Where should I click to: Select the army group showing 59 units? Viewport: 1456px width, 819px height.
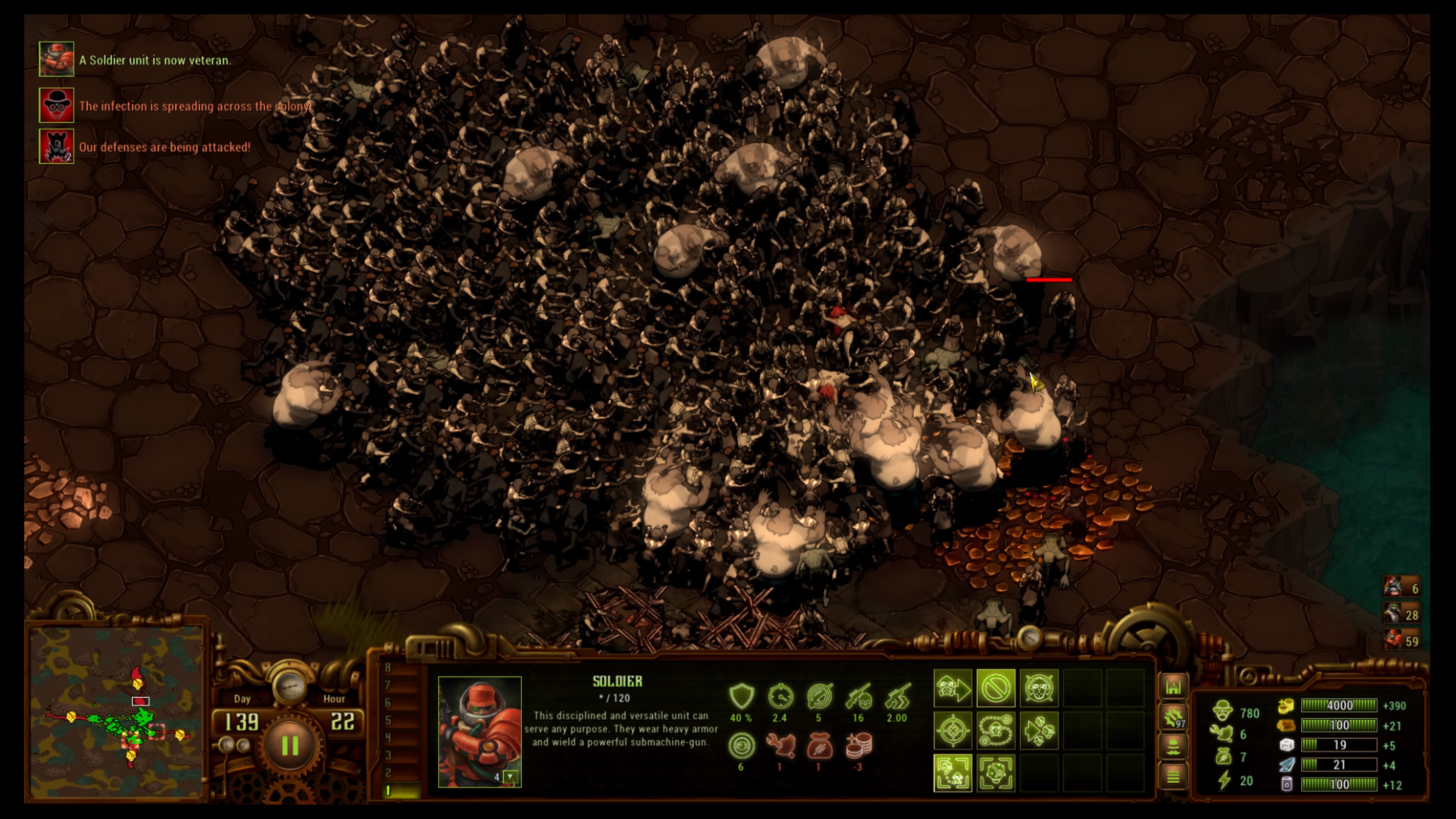(1402, 640)
